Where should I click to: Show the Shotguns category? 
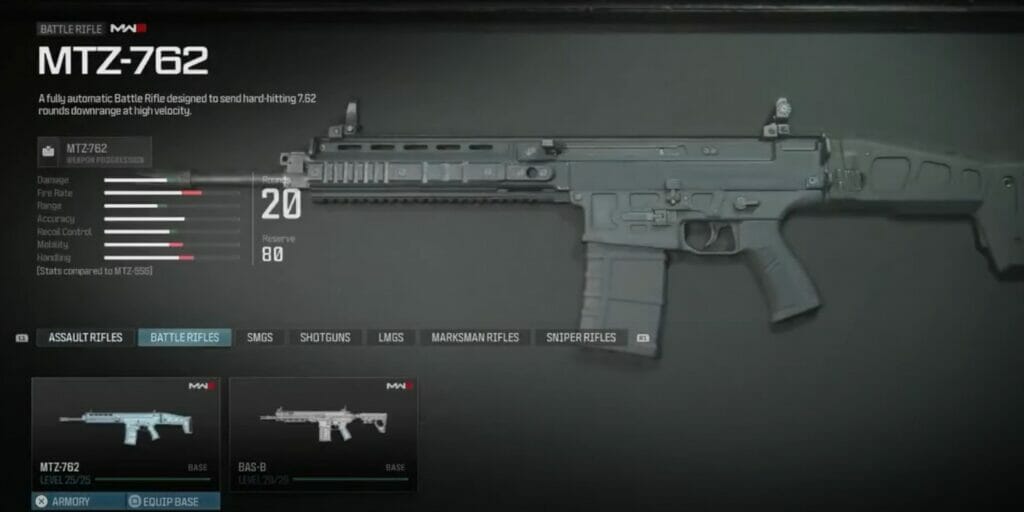click(x=325, y=338)
